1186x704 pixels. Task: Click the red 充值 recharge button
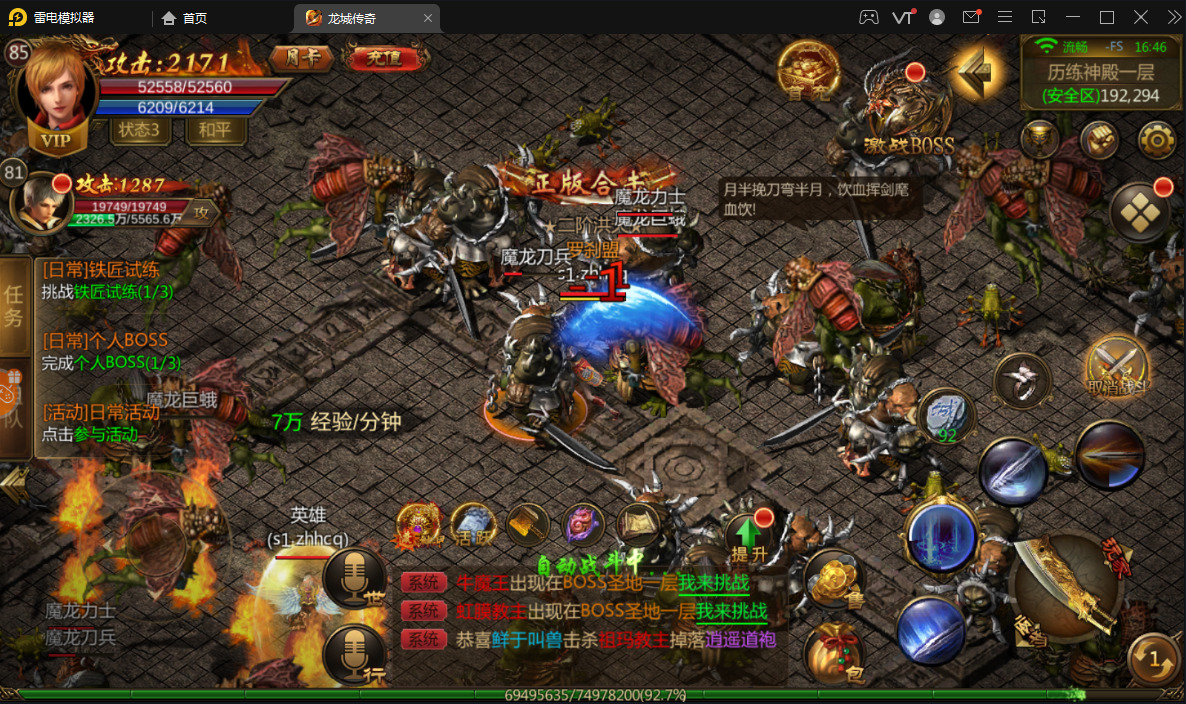383,58
